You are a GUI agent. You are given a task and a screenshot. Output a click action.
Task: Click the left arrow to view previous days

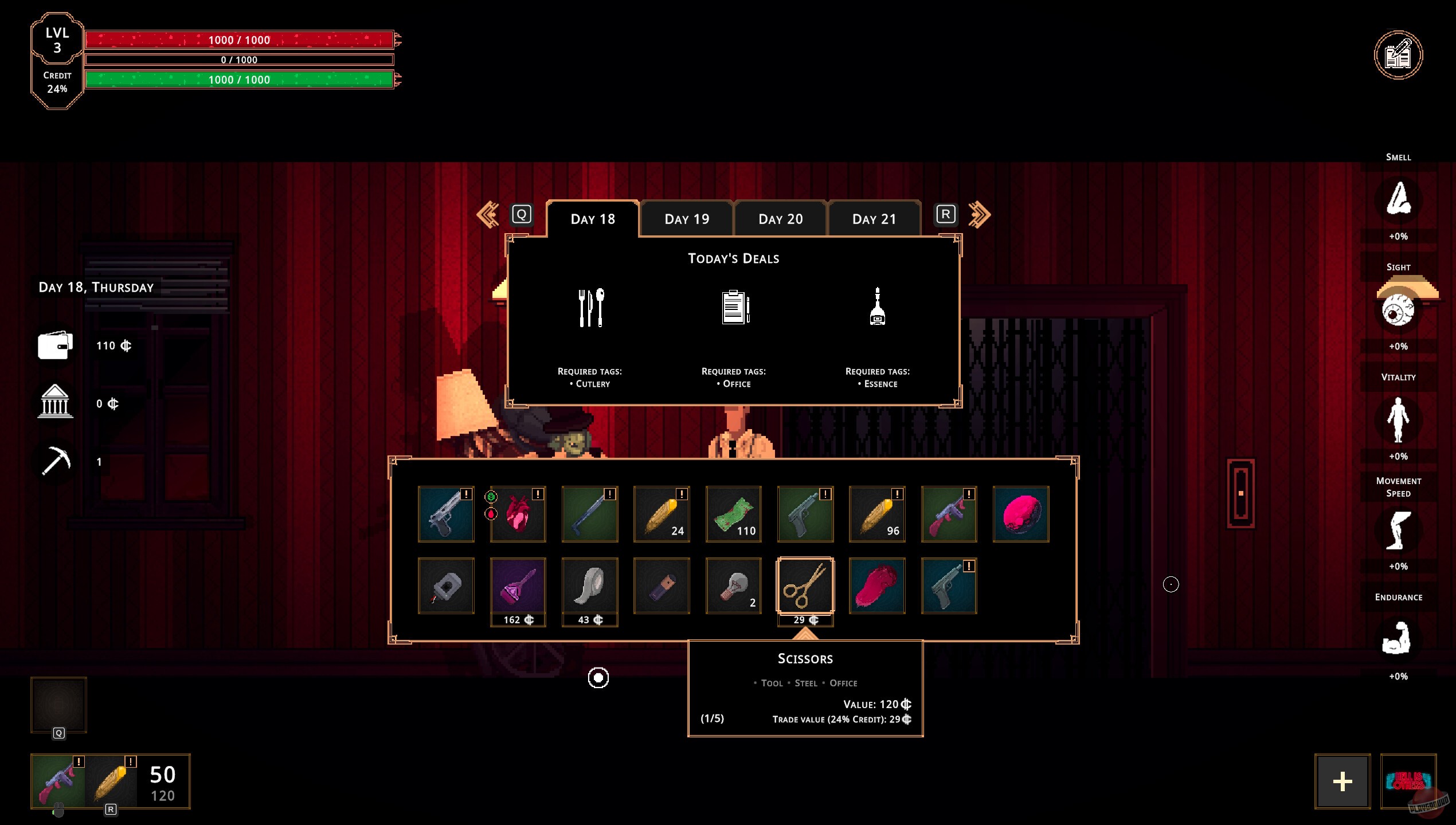(487, 213)
